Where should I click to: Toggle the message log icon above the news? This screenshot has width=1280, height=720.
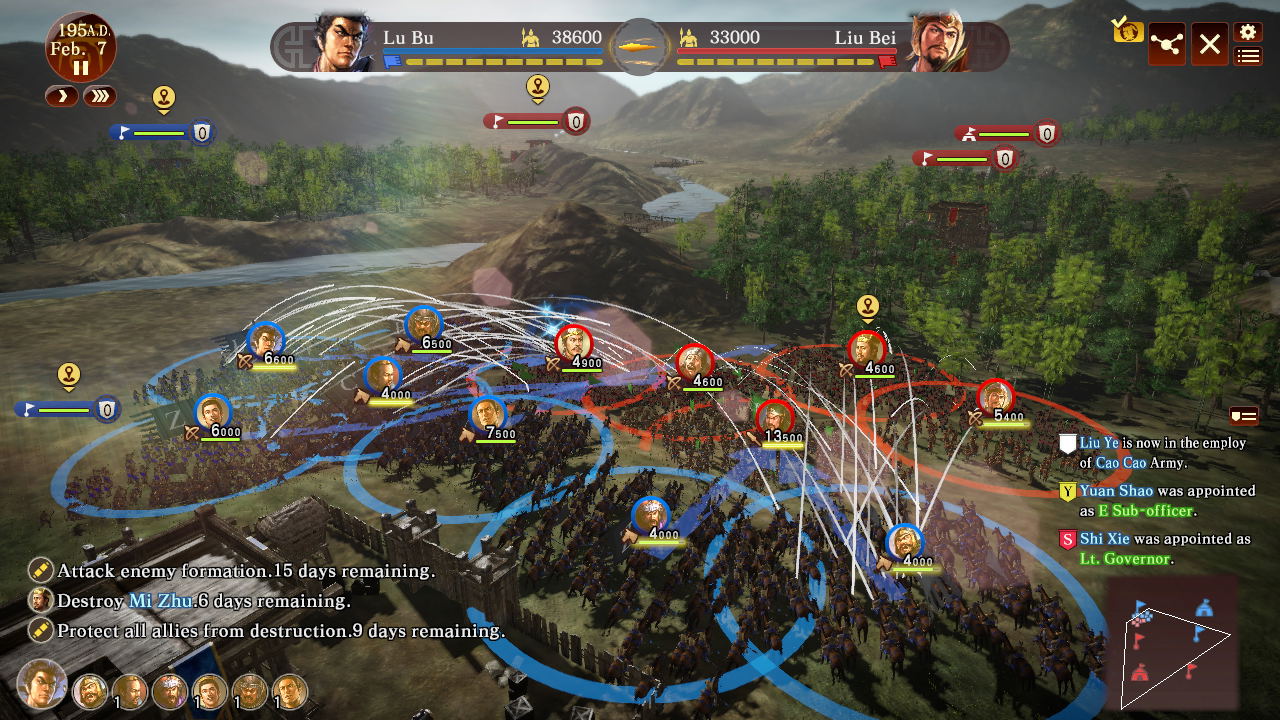(x=1243, y=416)
